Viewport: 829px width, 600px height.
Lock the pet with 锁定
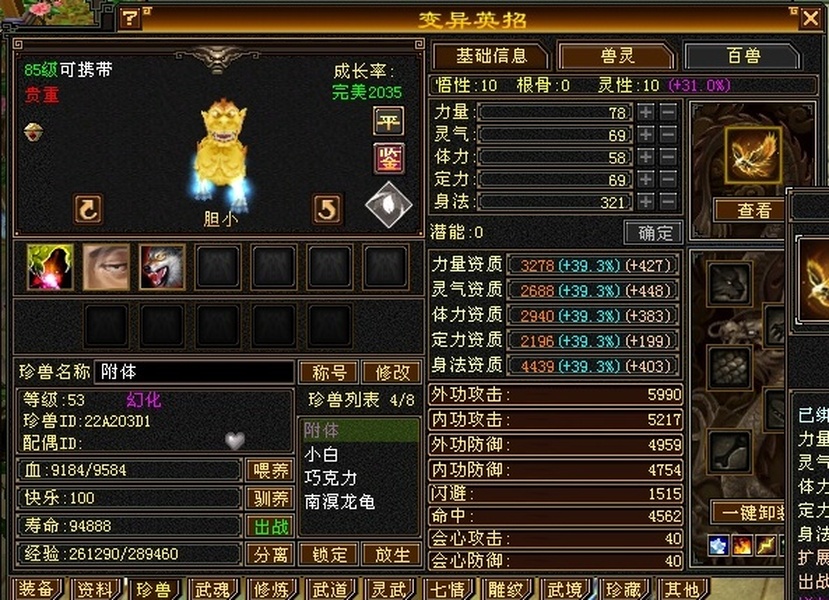(328, 554)
